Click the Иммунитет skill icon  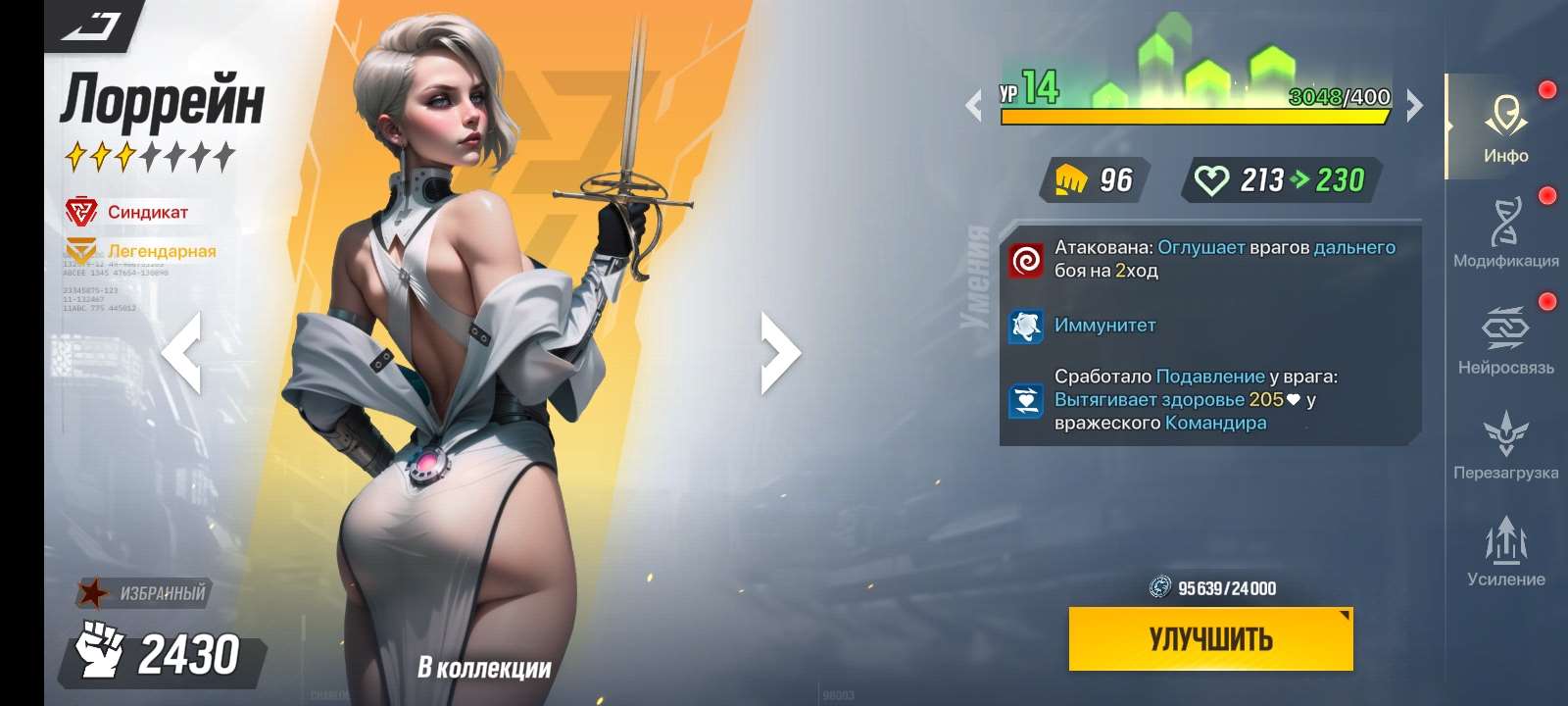[1027, 325]
